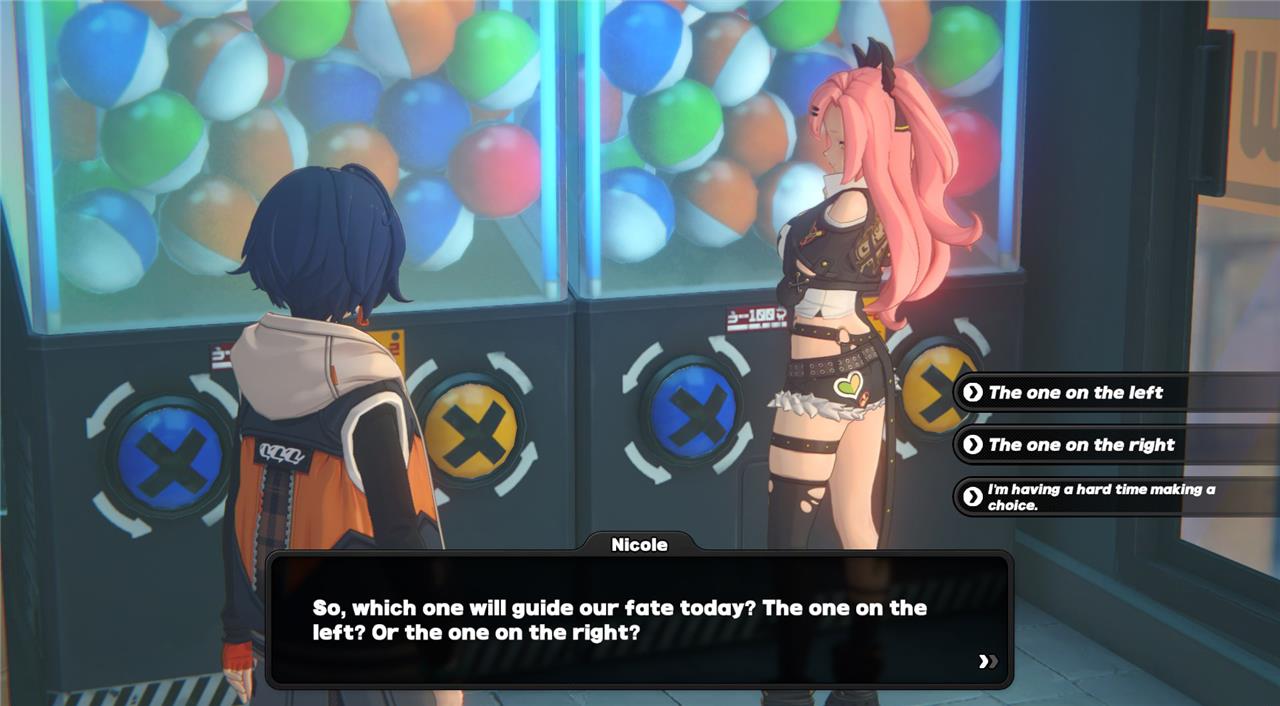
Task: Select "The one on the right" option
Action: (1081, 445)
